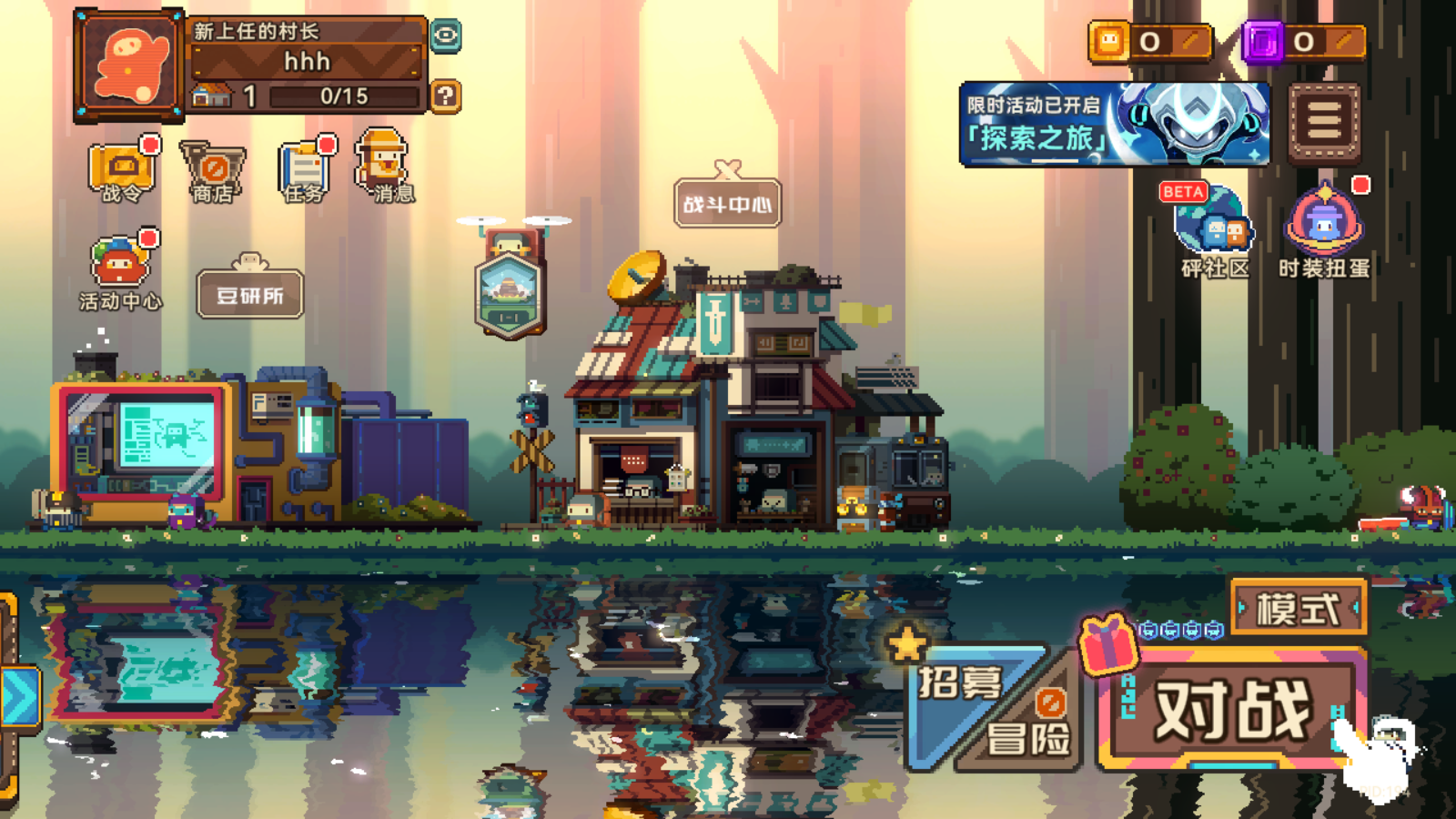The image size is (1456, 819).
Task: Open the 模式 mode selector
Action: pos(1299,608)
